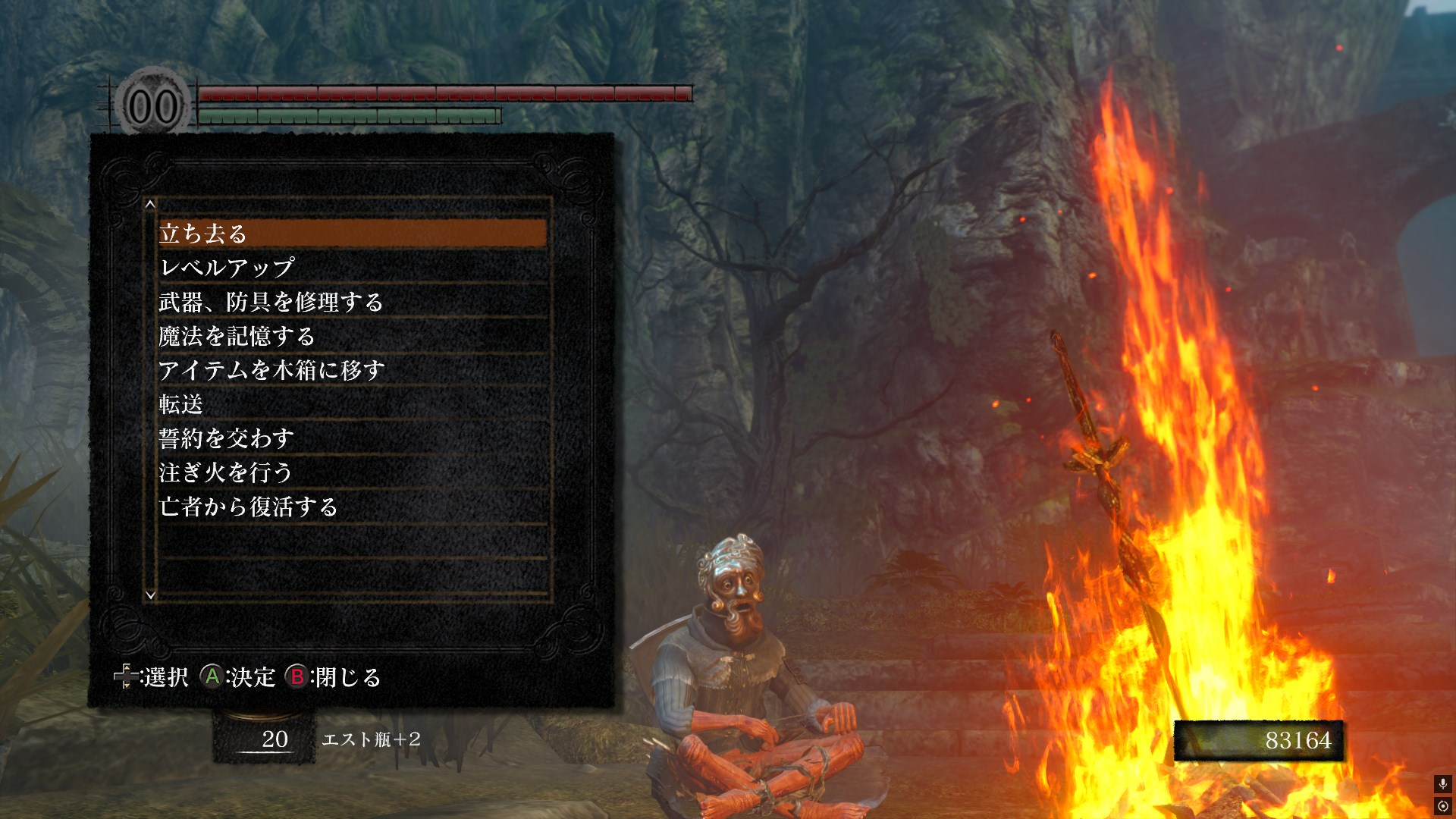
Task: Click the circular capture overlay icon
Action: pos(1442,806)
